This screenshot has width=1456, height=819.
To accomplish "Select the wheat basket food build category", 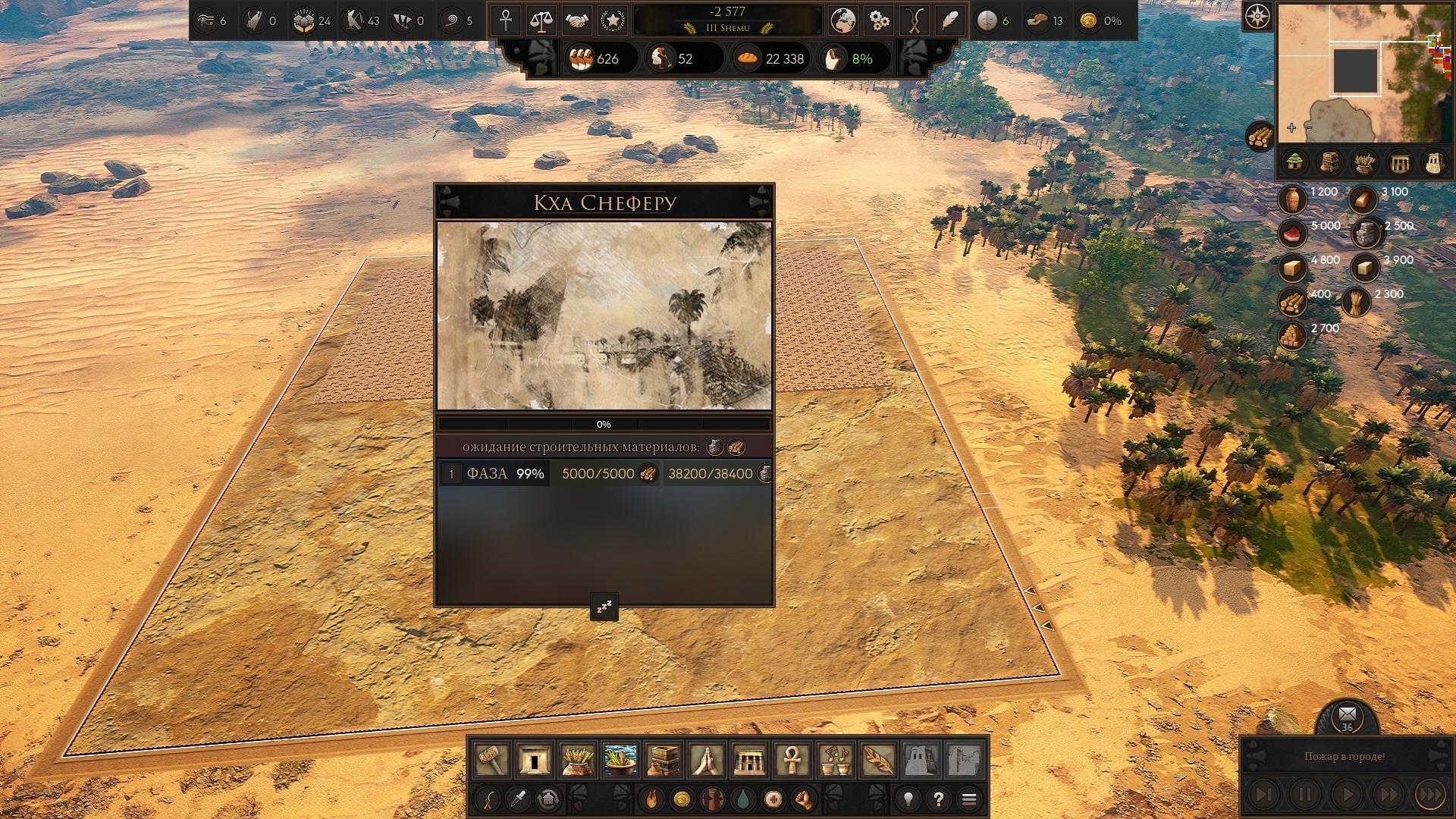I will (x=577, y=759).
